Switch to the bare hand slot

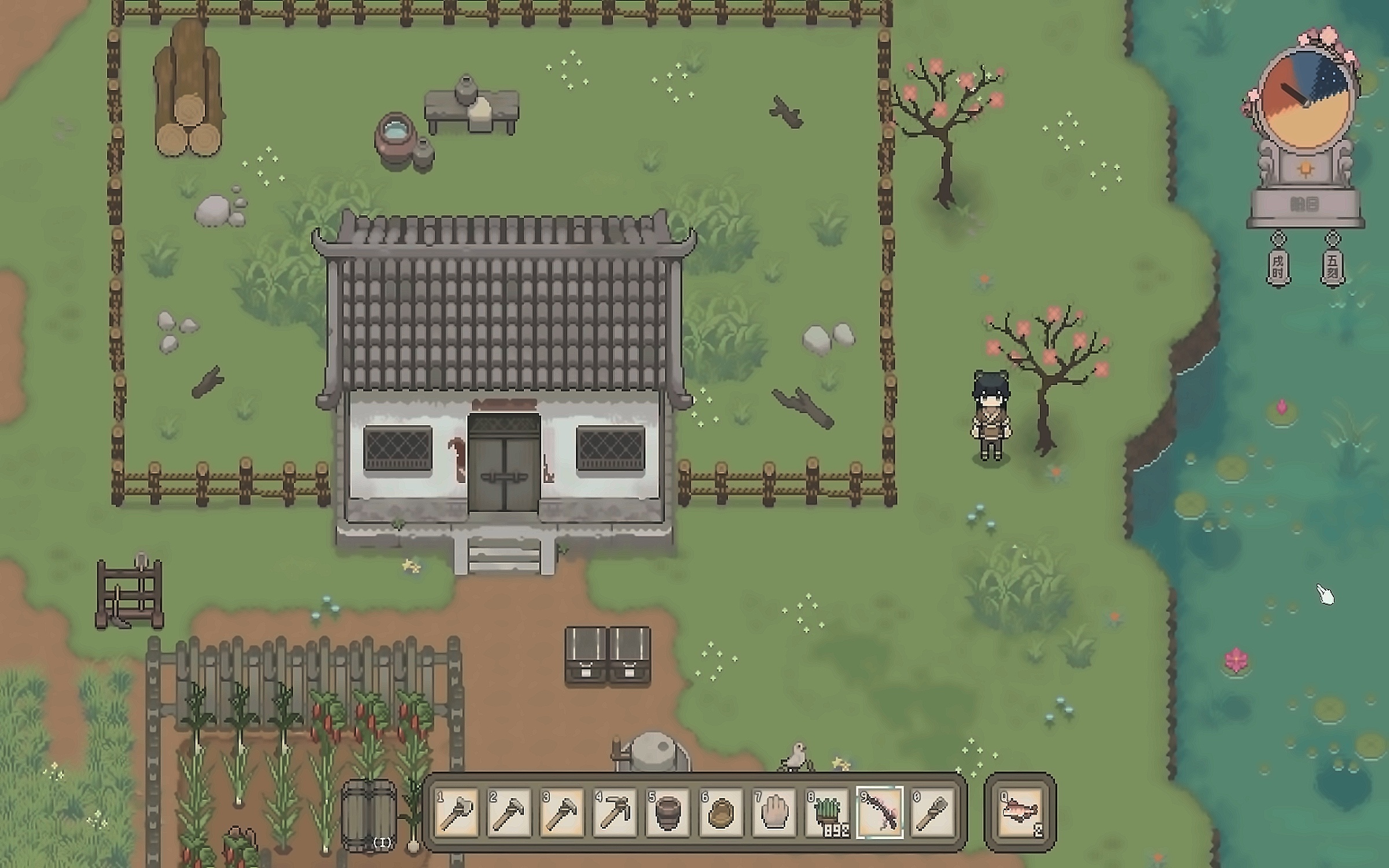pos(774,812)
